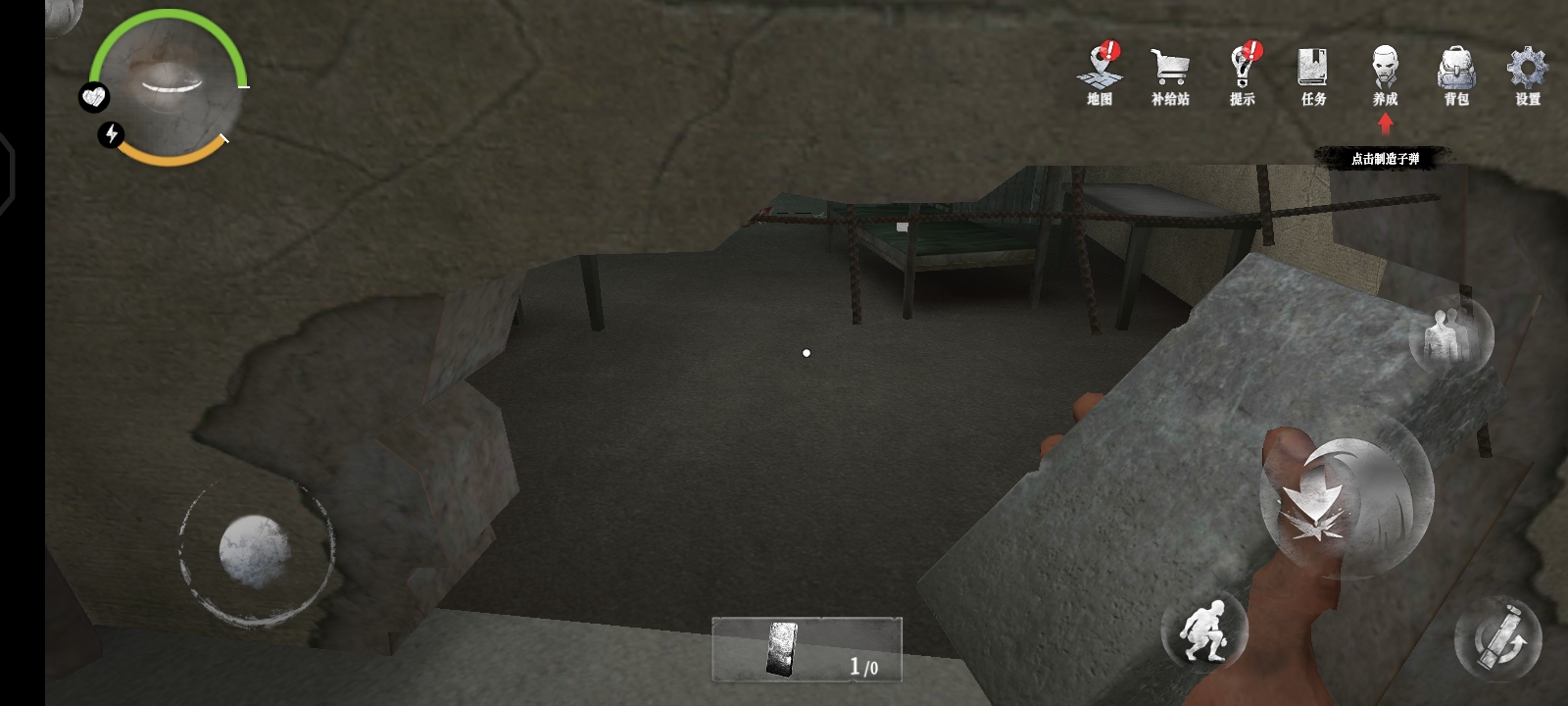Open the 设置 gear settings
1568x706 pixels.
click(x=1527, y=76)
